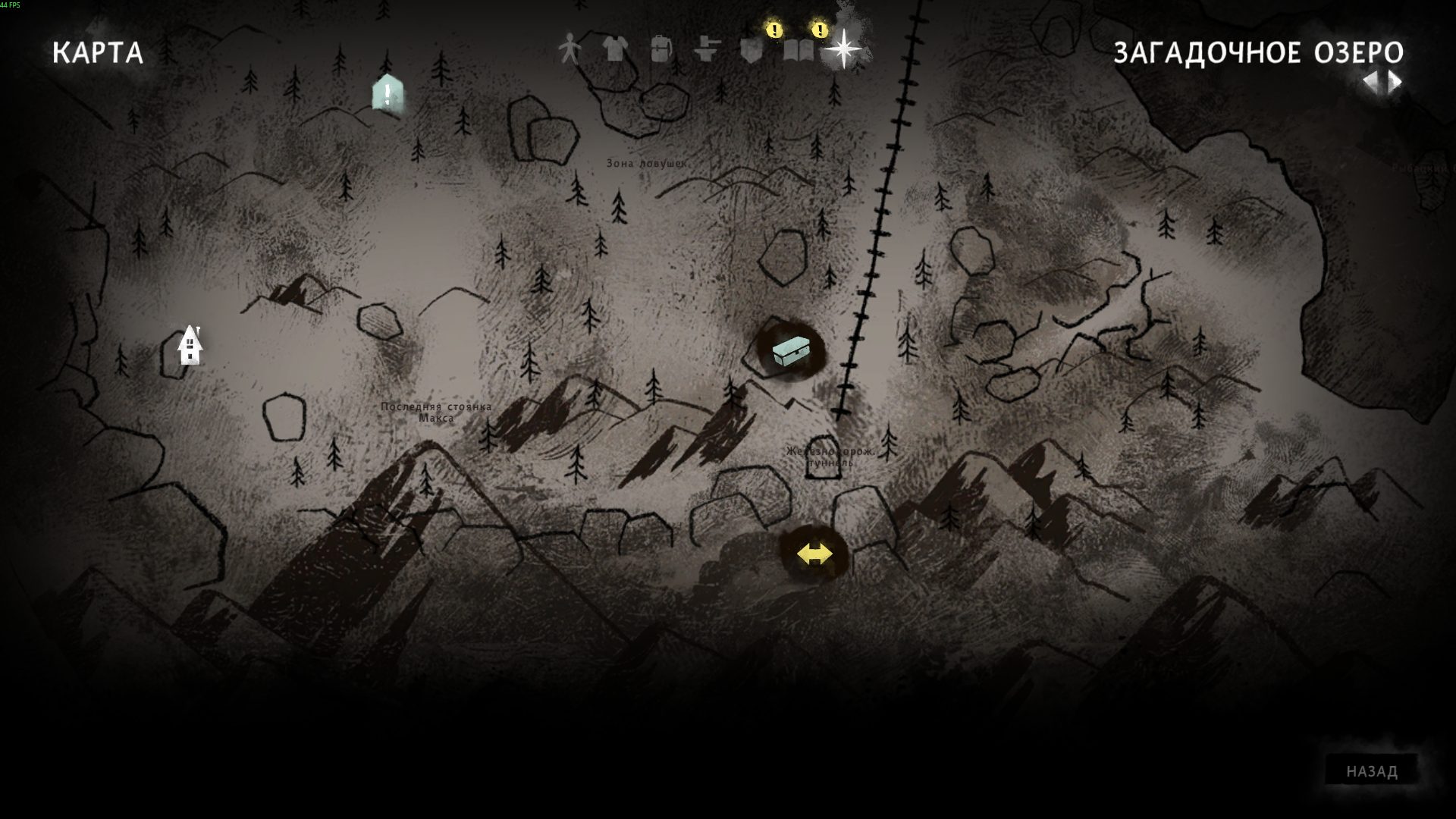Switch to the clothing shirt tab
The width and height of the screenshot is (1456, 819).
(615, 50)
